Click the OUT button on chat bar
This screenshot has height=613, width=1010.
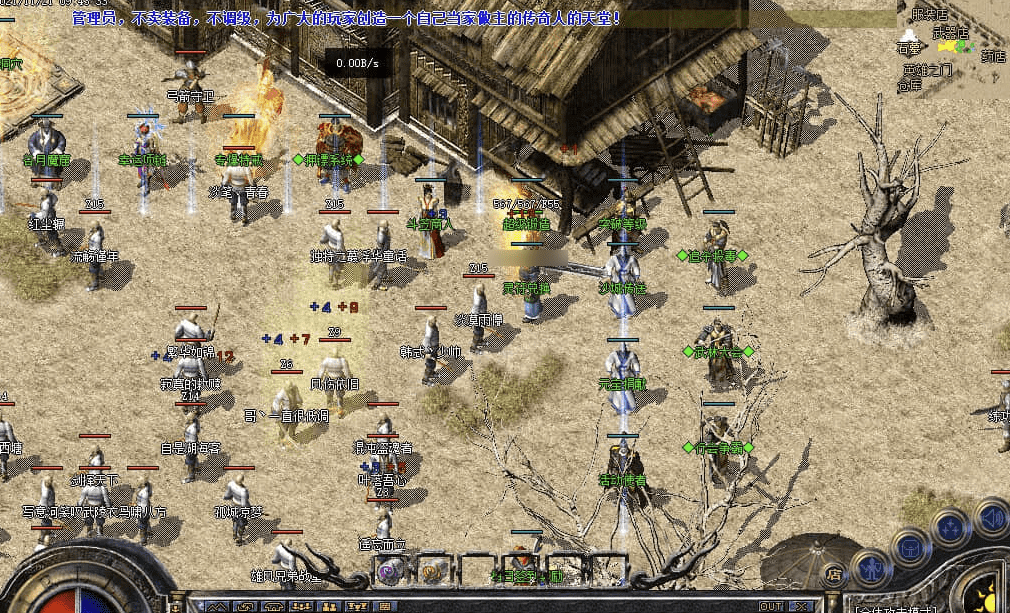[x=770, y=606]
